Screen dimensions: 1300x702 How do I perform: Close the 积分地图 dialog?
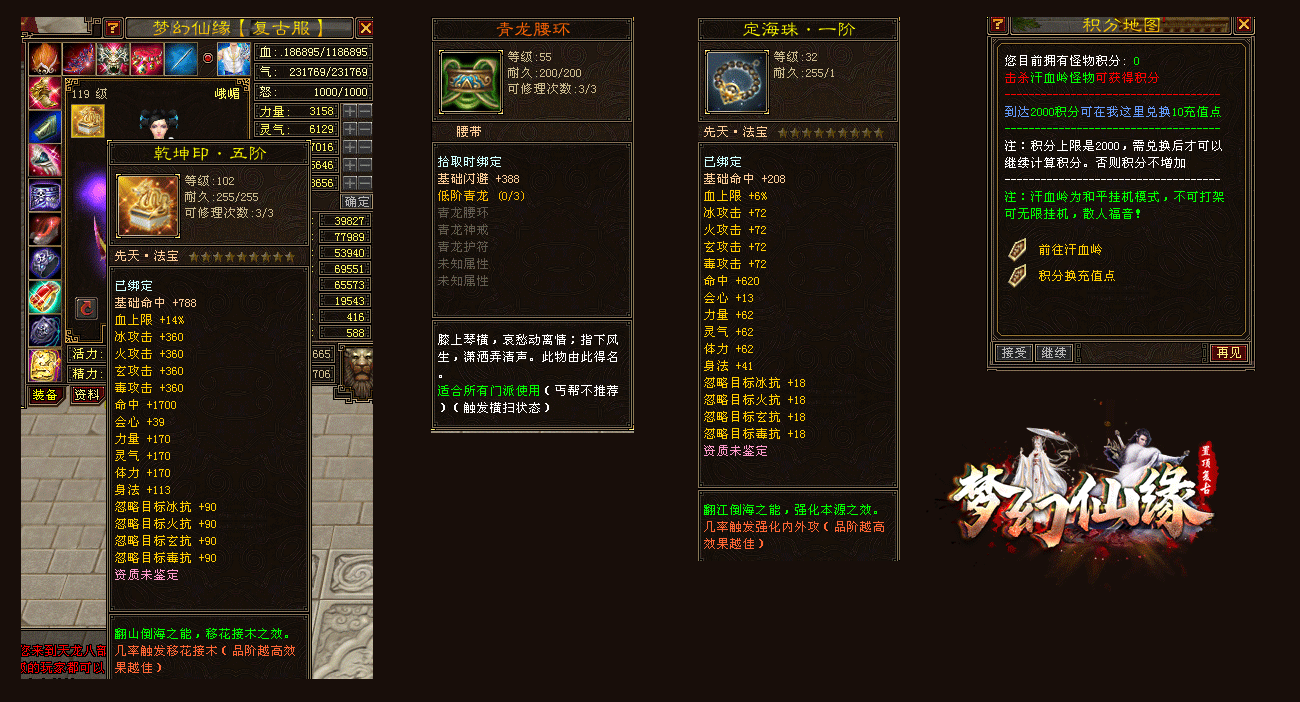coord(1244,25)
